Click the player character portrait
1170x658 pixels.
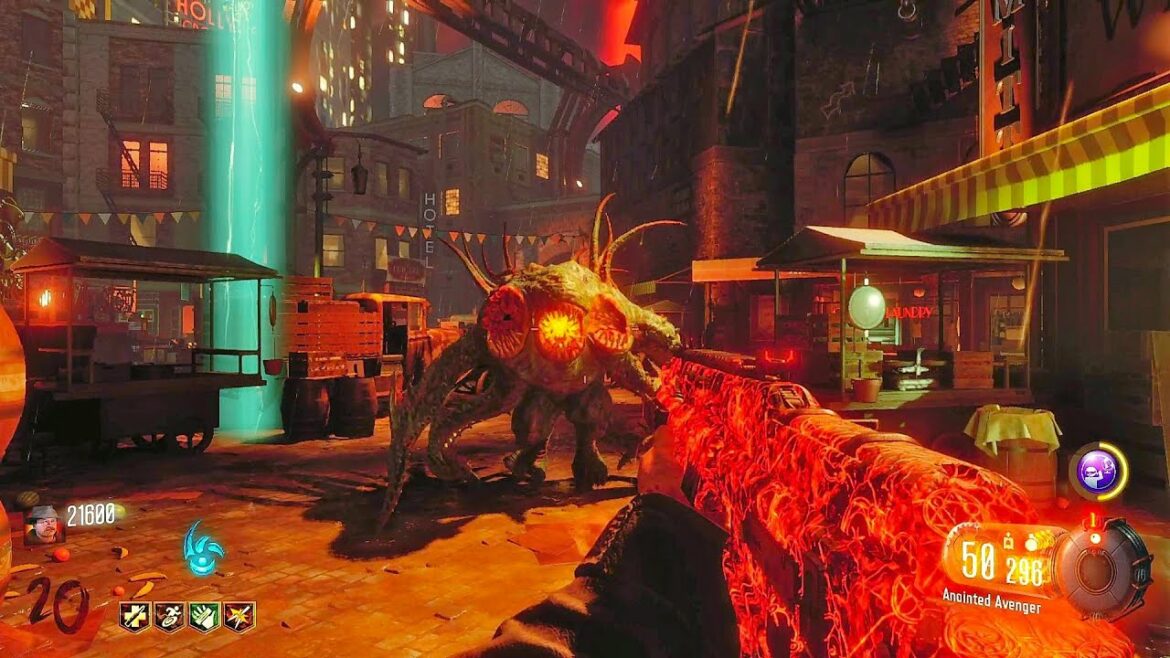tap(44, 524)
